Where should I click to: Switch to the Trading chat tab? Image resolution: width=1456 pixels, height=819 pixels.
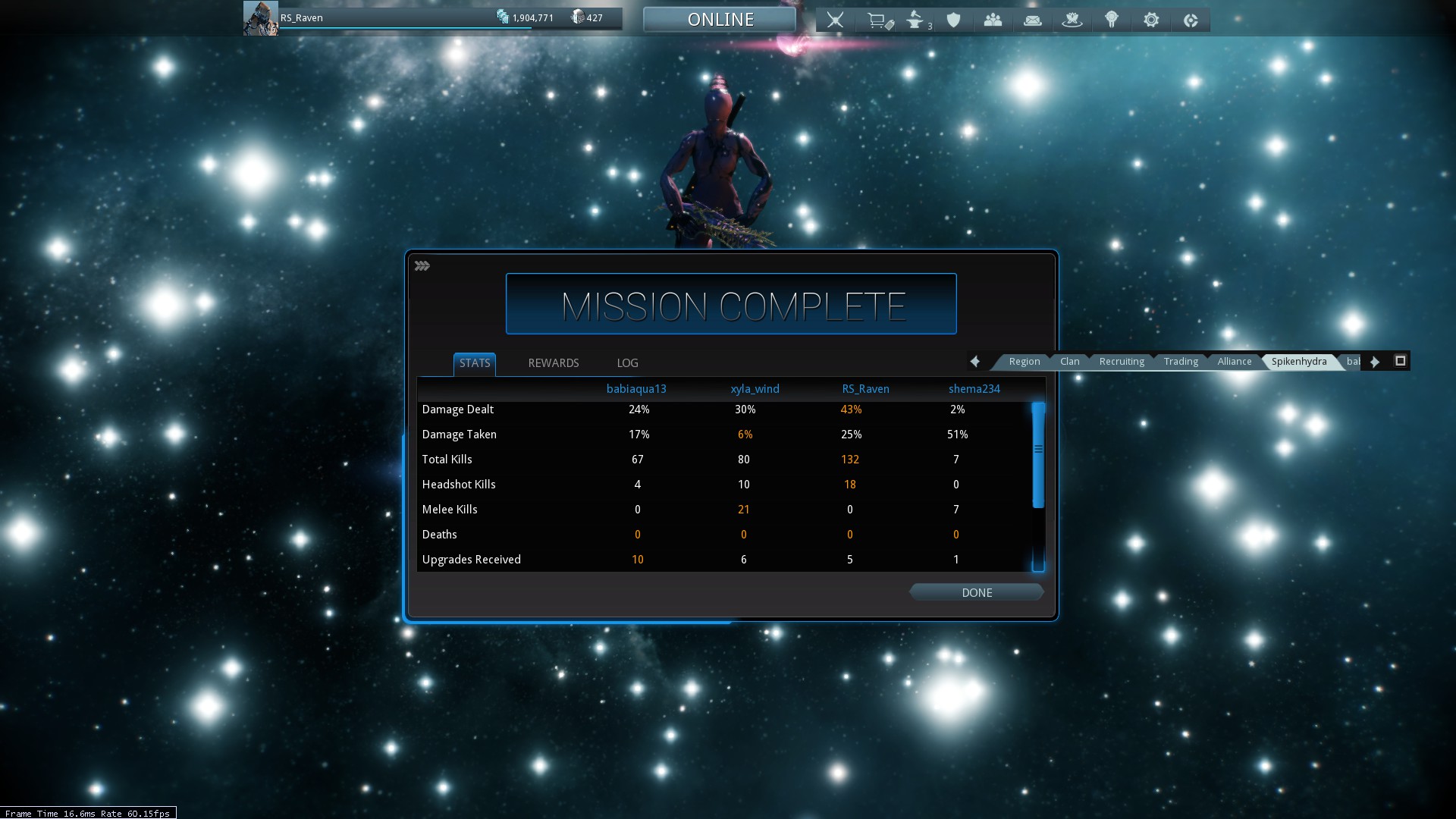click(x=1181, y=362)
